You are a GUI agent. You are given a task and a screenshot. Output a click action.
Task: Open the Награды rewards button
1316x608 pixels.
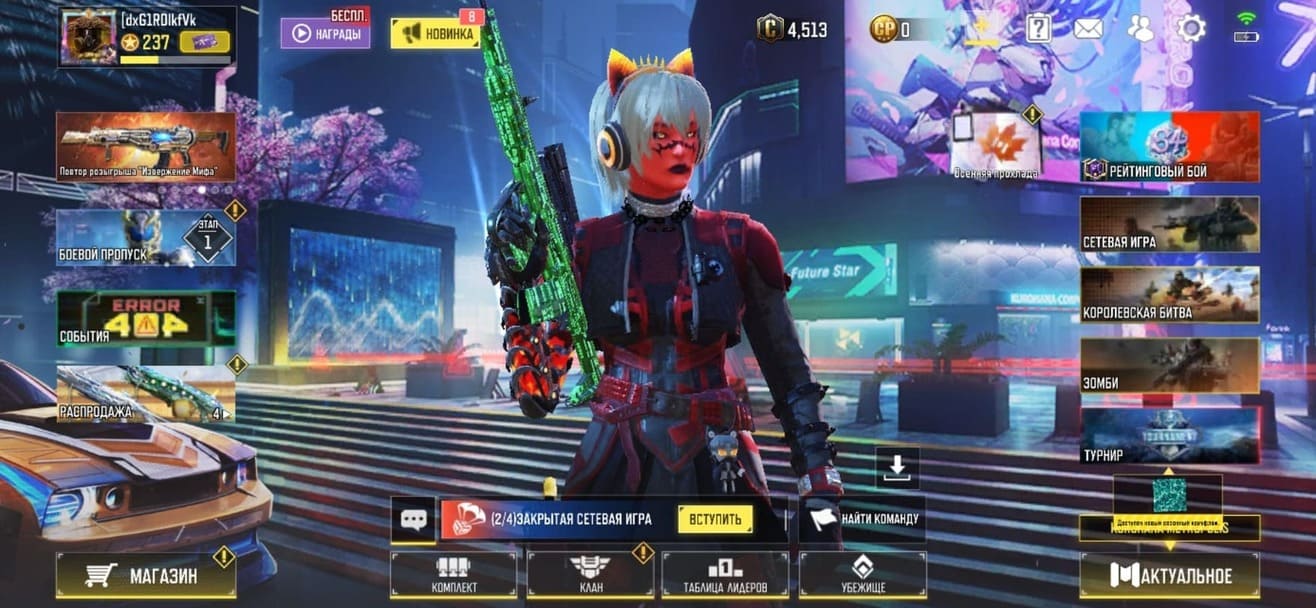(x=325, y=33)
